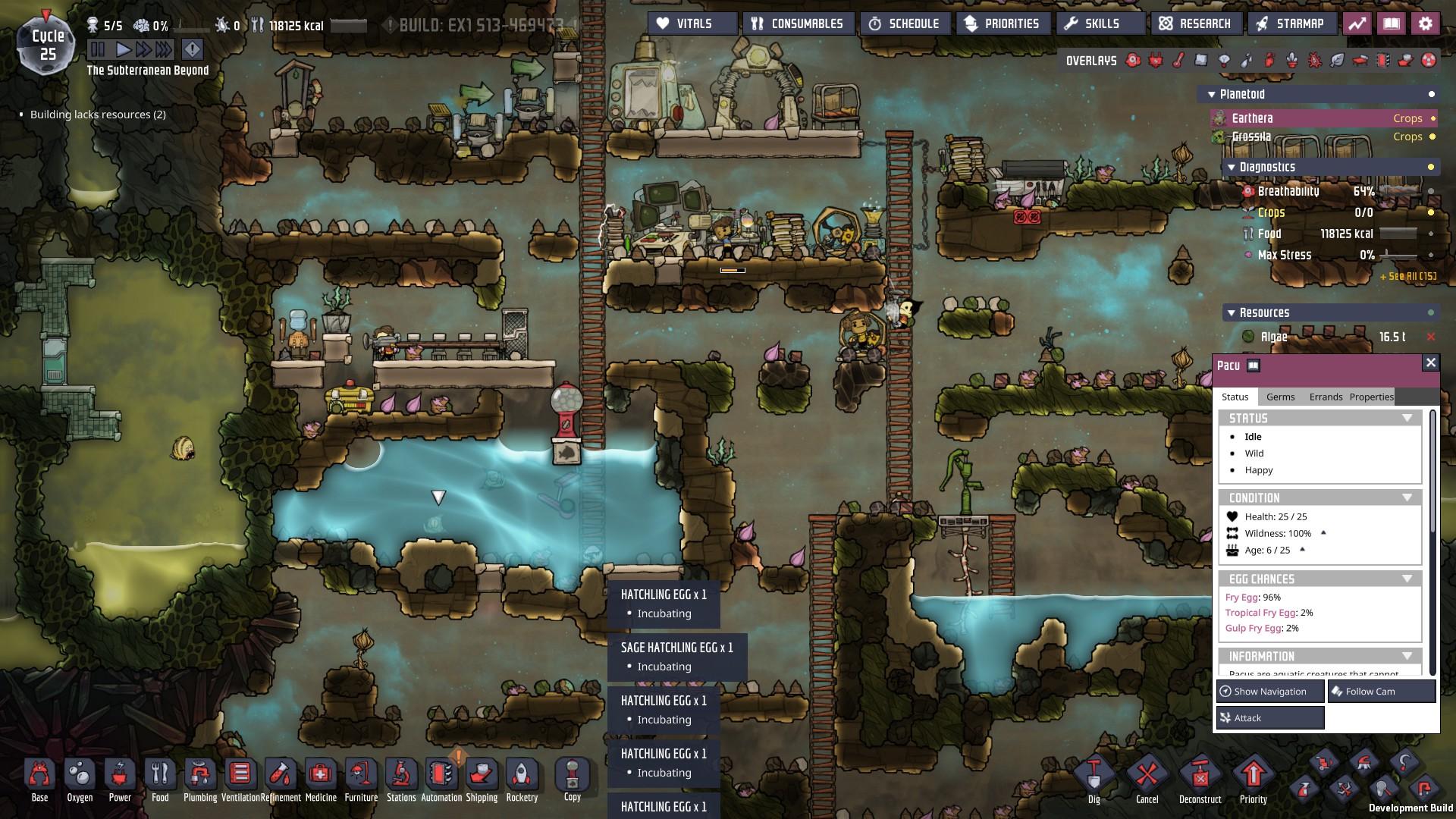
Task: Attack the selected Pacu
Action: tap(1270, 717)
